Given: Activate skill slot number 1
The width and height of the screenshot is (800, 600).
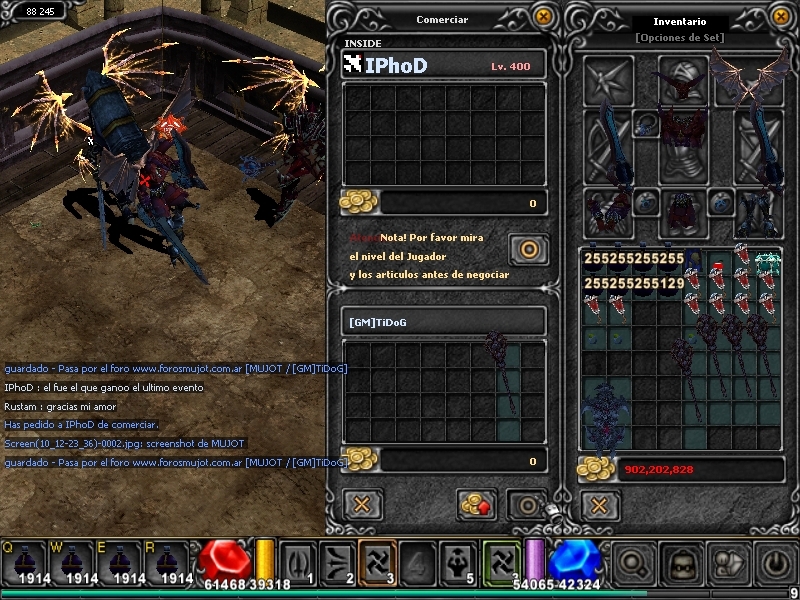Looking at the screenshot, I should click(297, 562).
